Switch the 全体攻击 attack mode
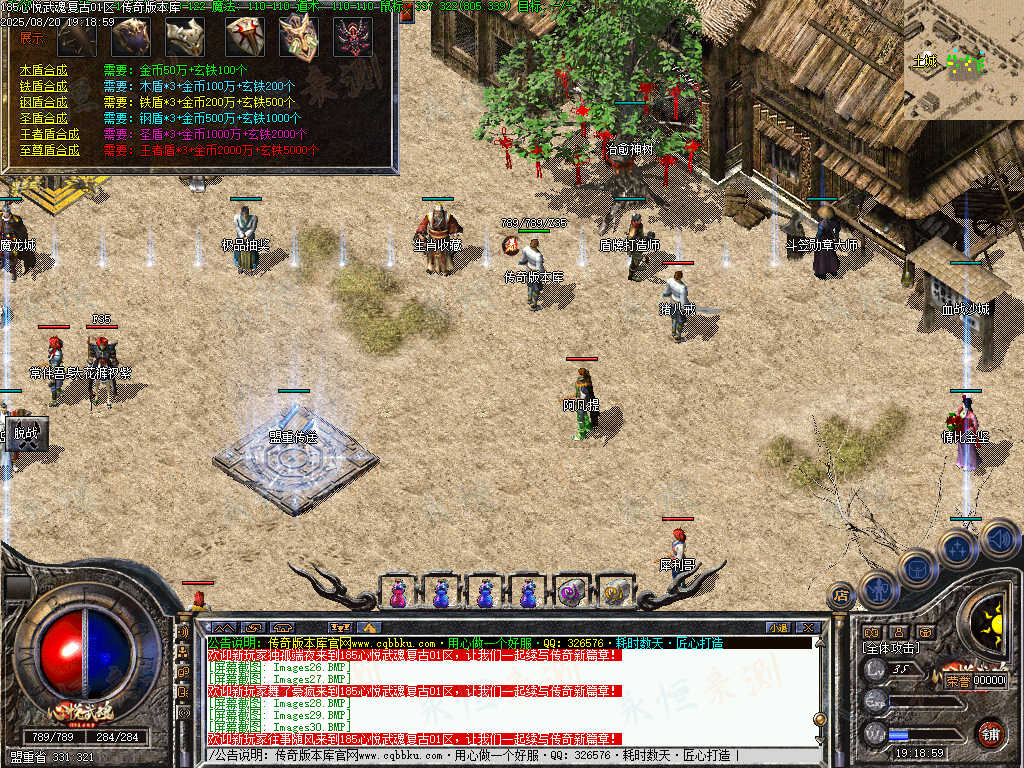The height and width of the screenshot is (768, 1024). point(890,648)
